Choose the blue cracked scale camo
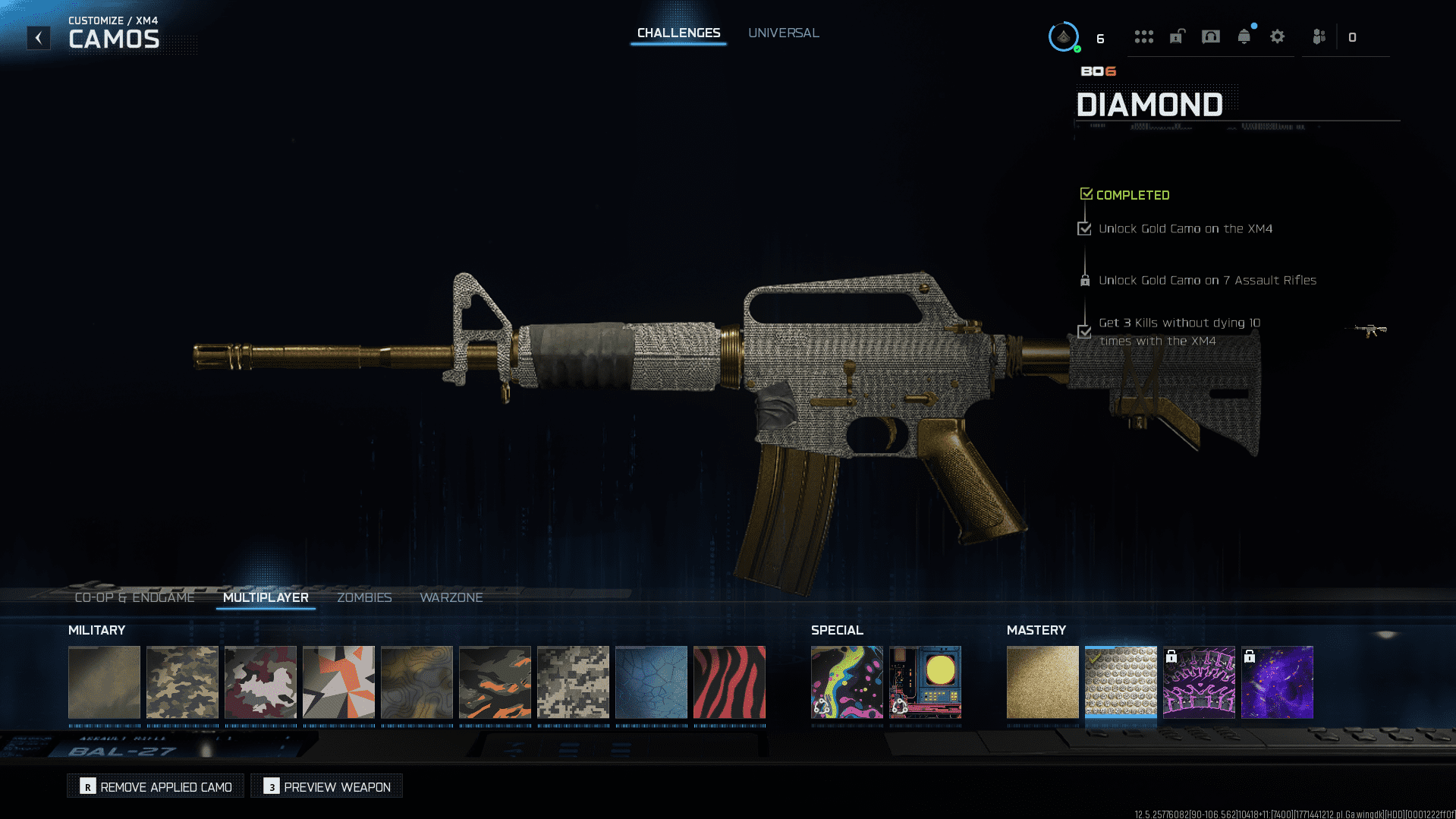The width and height of the screenshot is (1456, 819). pyautogui.click(x=651, y=682)
